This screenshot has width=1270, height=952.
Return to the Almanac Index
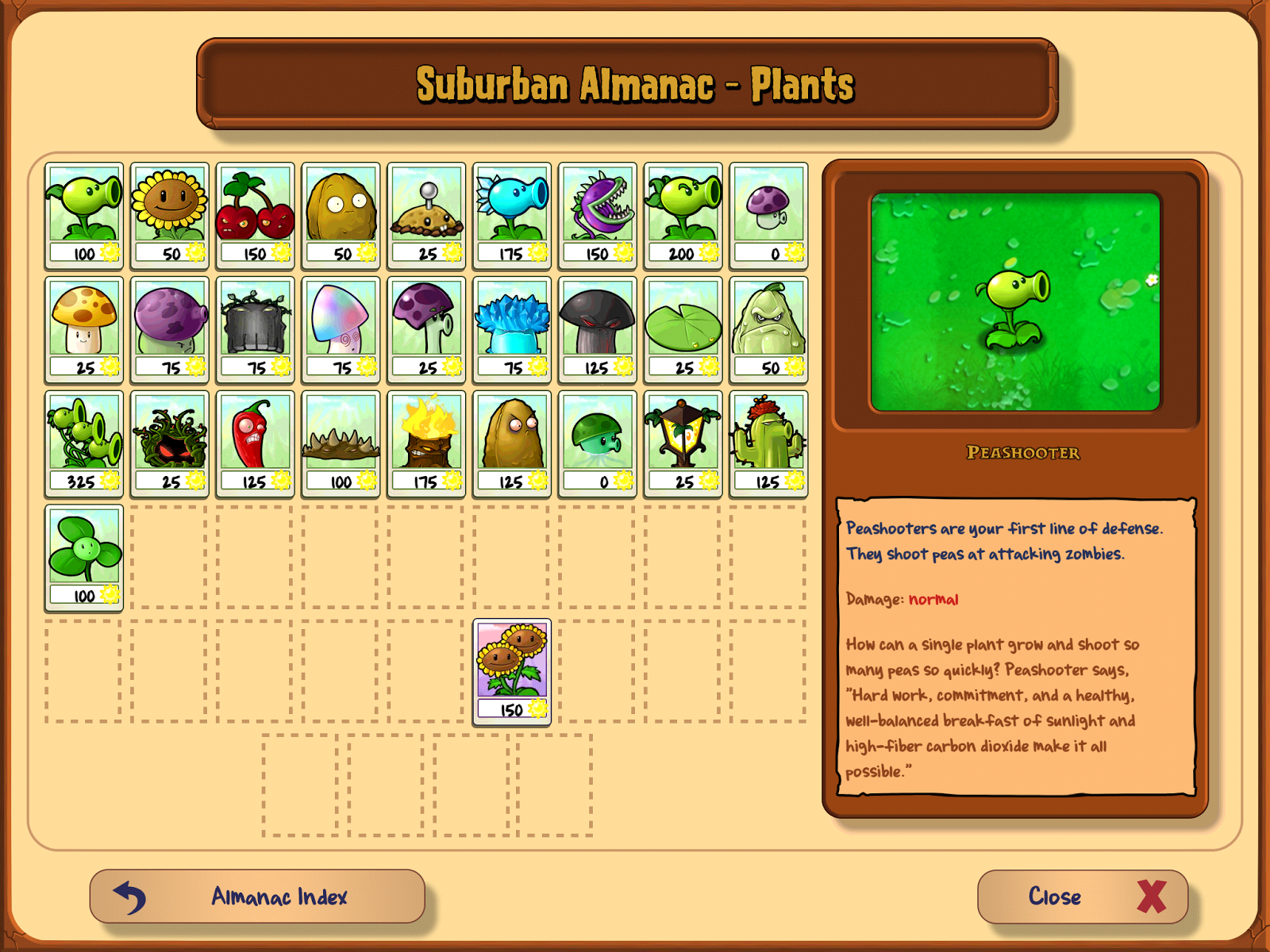258,896
